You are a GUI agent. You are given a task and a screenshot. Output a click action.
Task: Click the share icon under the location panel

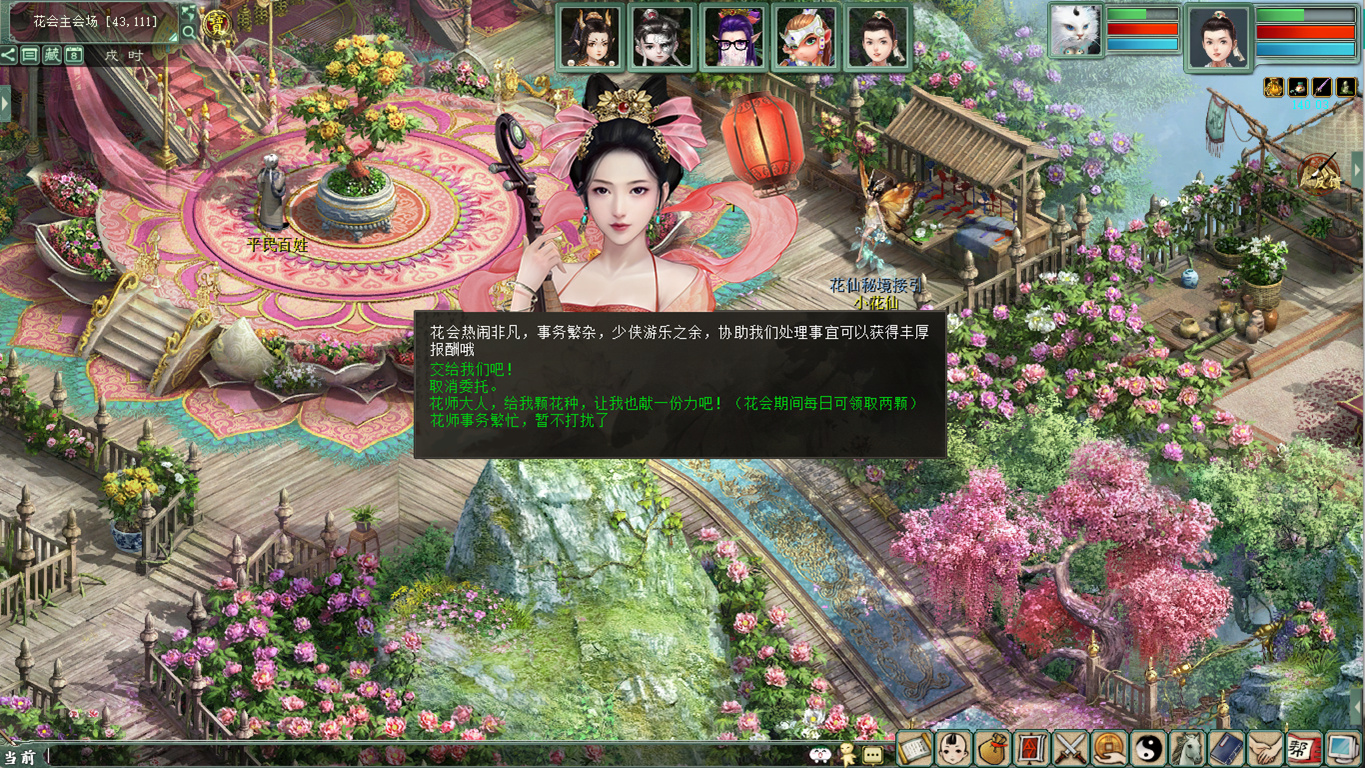click(9, 55)
